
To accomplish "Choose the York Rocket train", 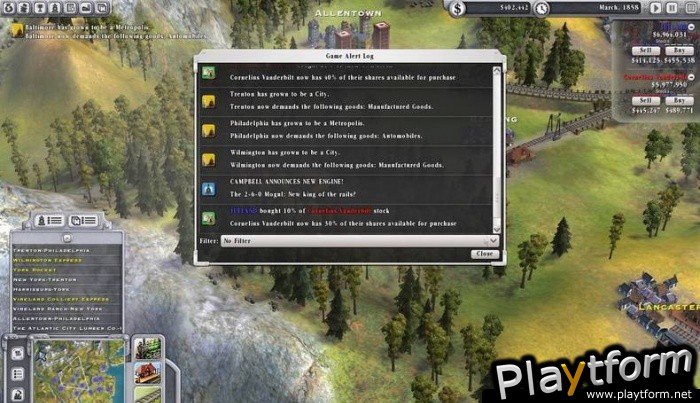I will click(37, 267).
